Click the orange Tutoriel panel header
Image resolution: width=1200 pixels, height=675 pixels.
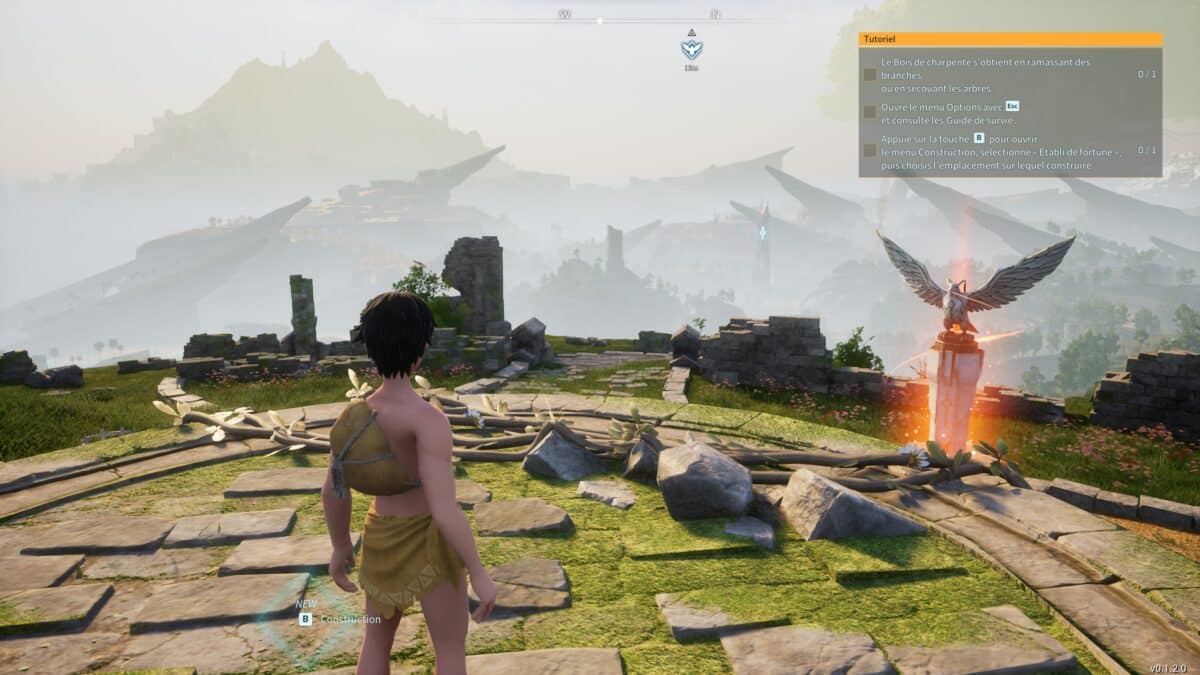click(1010, 39)
